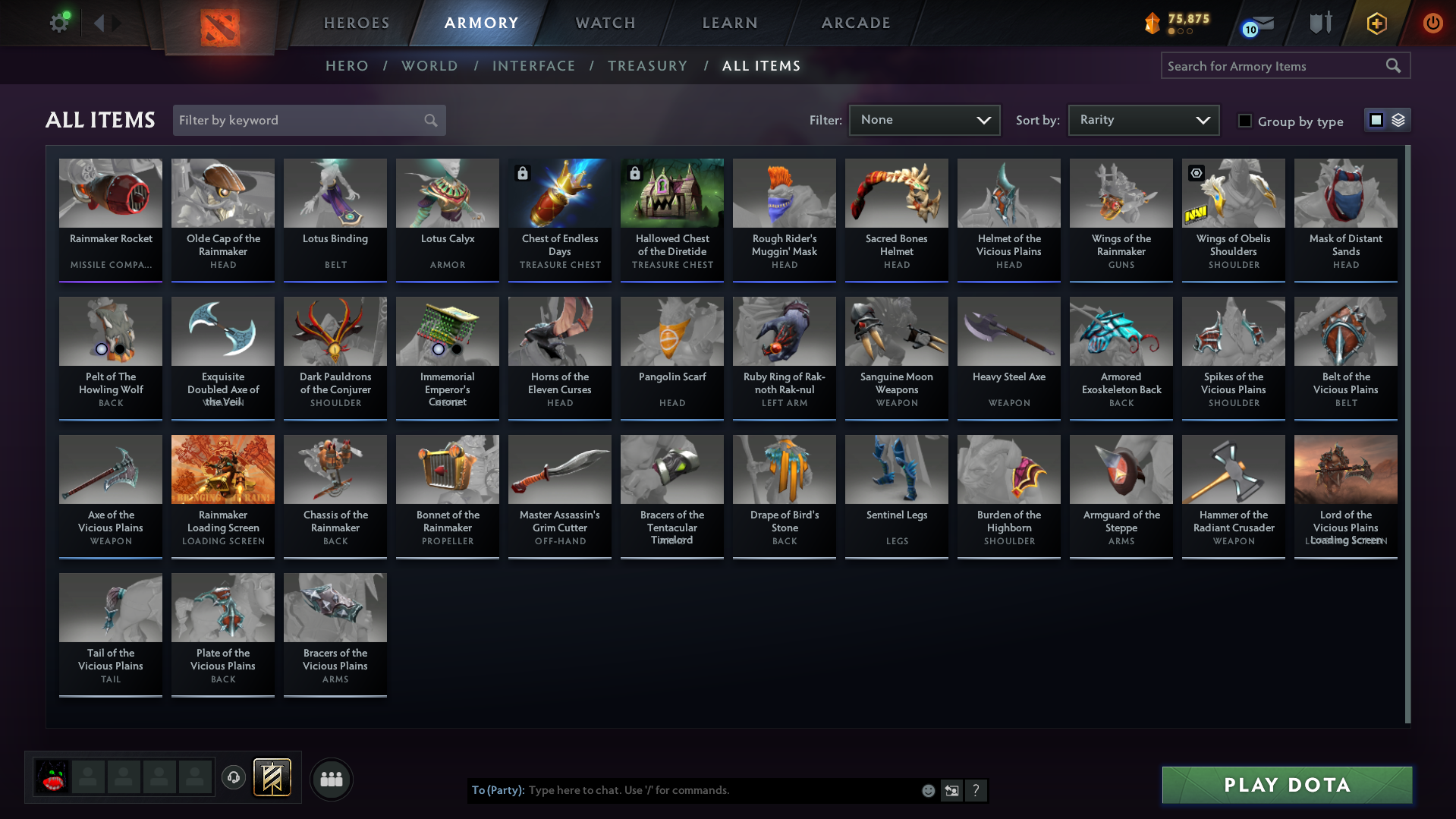The image size is (1456, 819).
Task: Go to the Learn tab
Action: (x=730, y=23)
